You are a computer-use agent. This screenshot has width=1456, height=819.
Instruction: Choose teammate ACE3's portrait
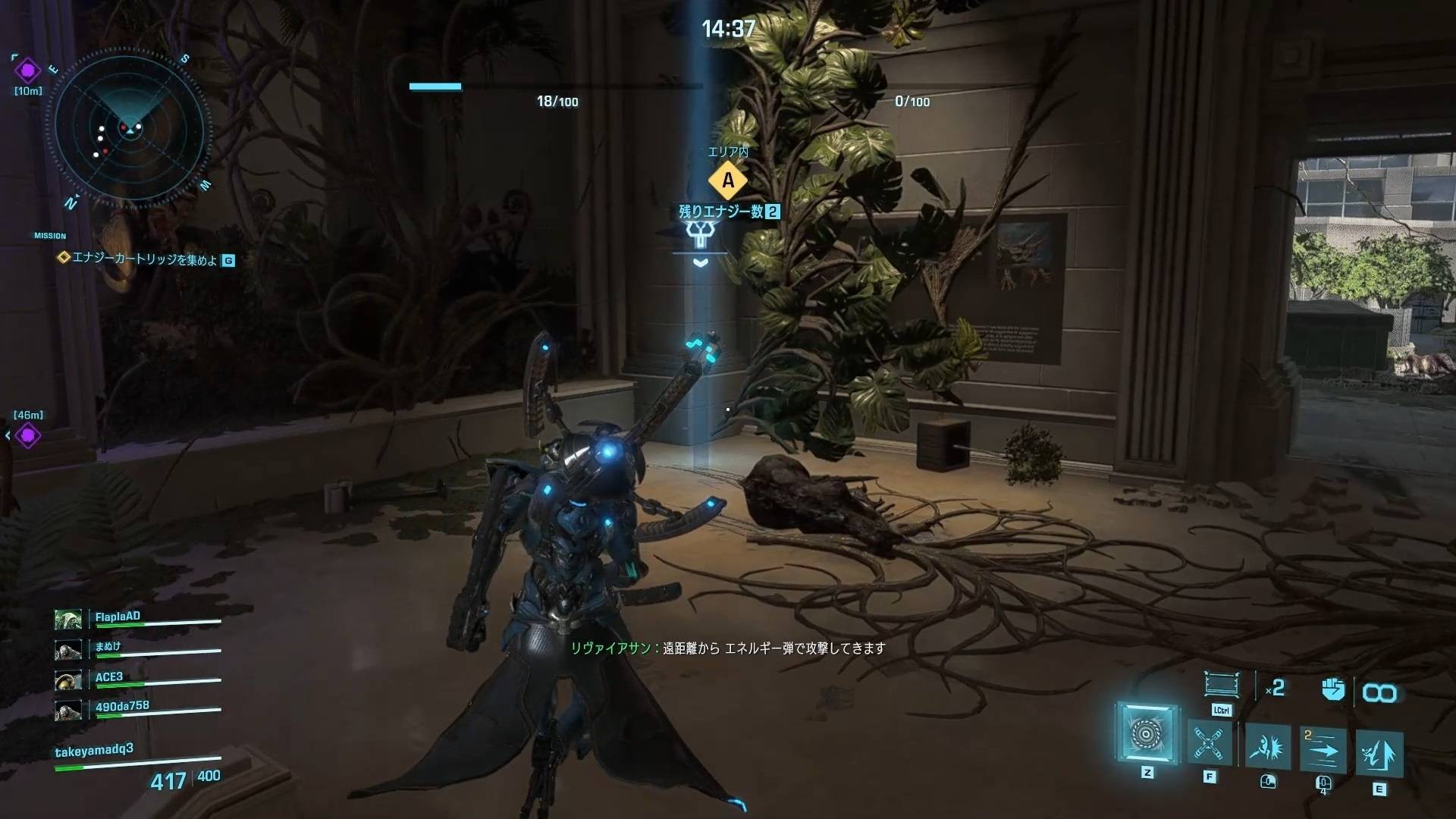68,679
